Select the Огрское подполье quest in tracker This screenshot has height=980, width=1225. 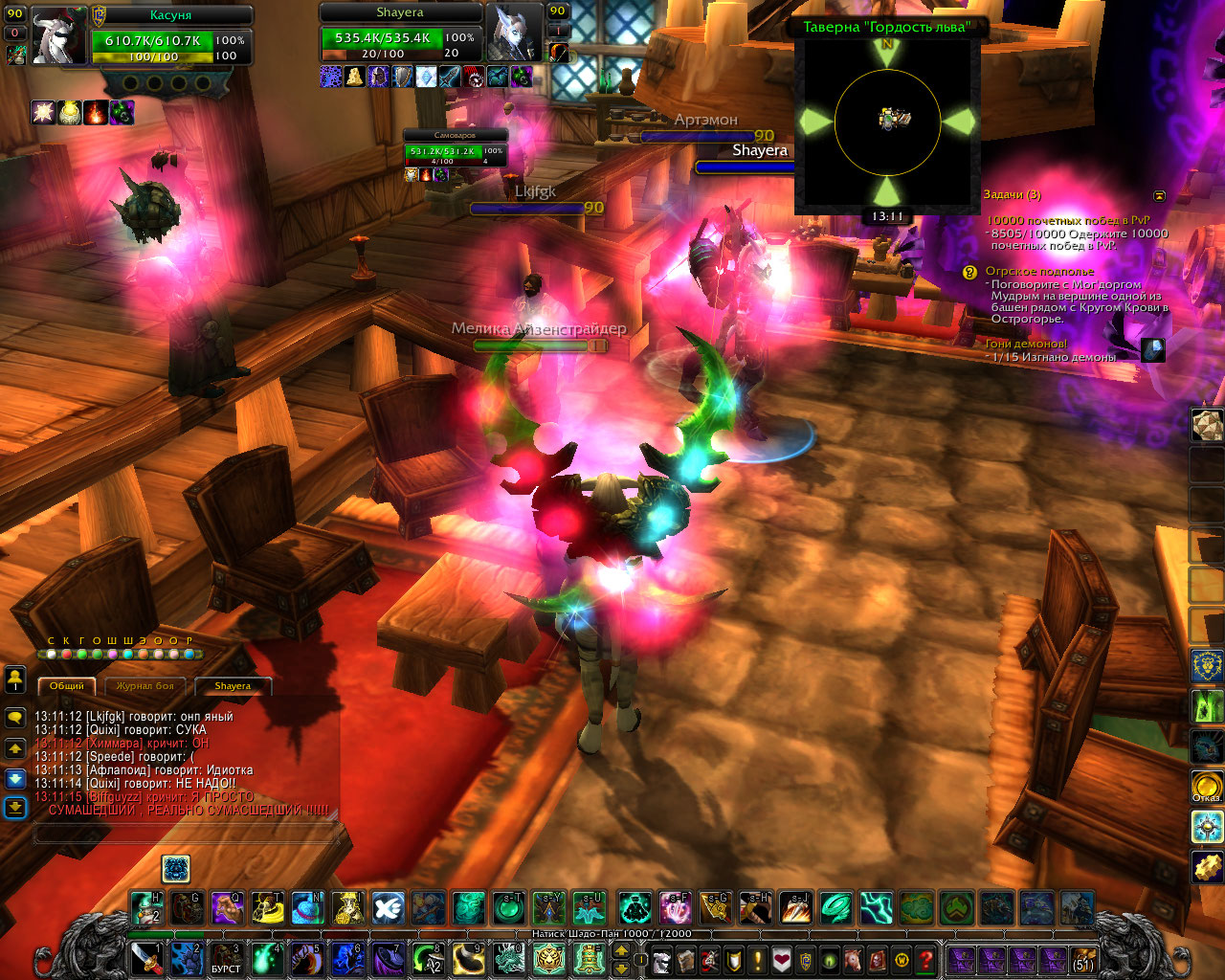(x=1039, y=272)
